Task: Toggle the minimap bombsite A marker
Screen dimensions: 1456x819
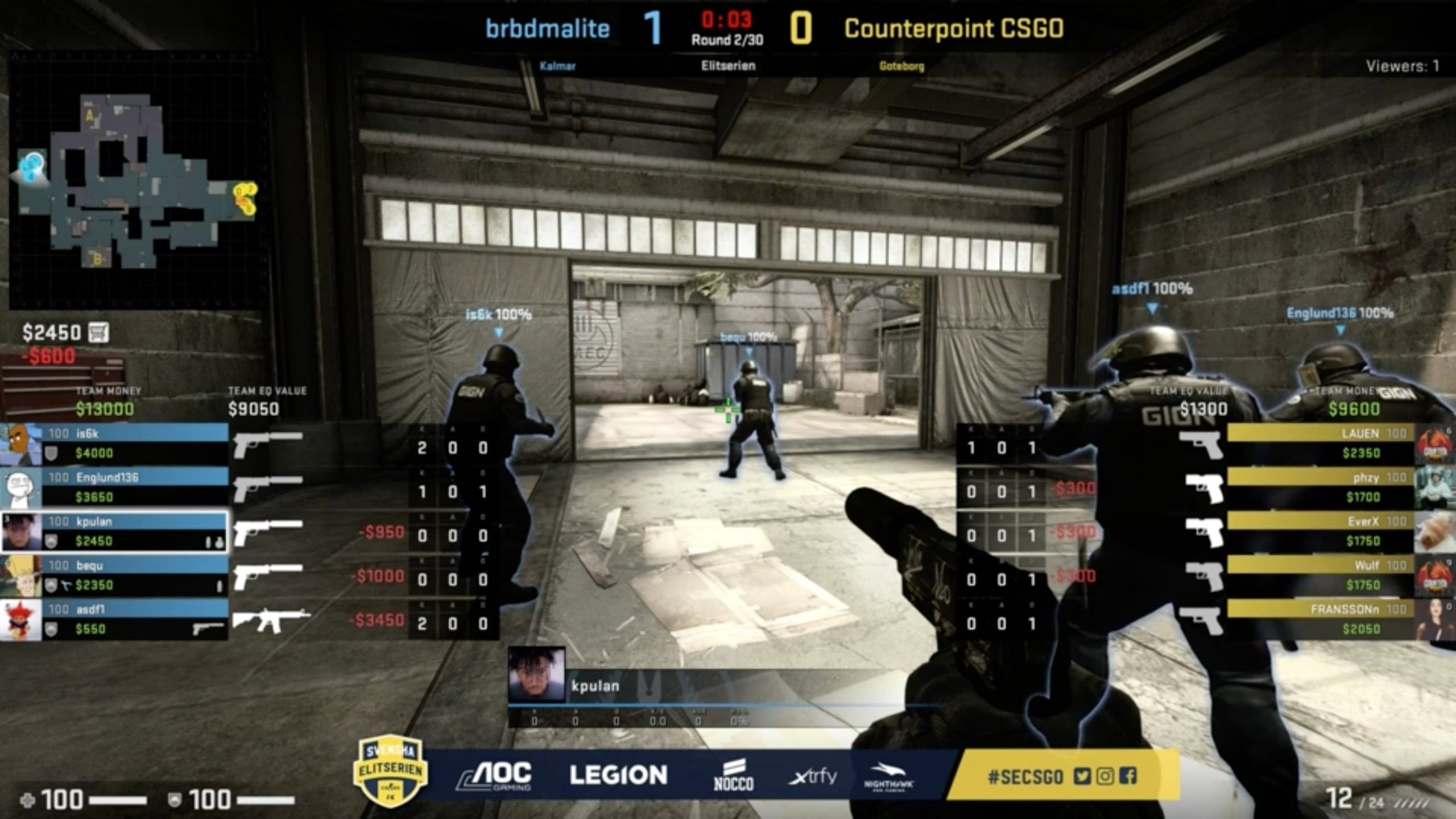Action: click(89, 115)
